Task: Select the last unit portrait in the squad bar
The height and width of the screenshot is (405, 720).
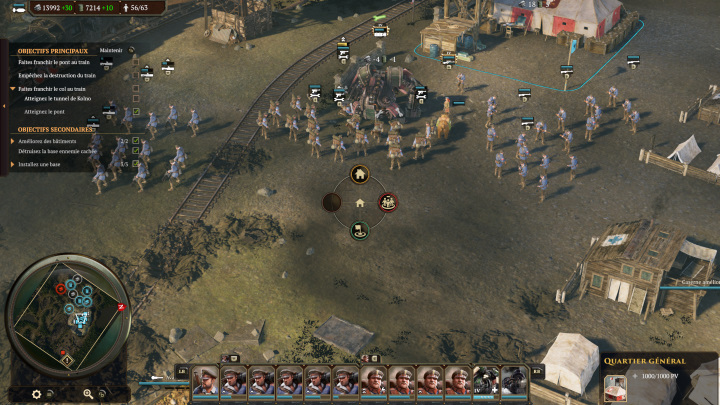Action: click(x=514, y=381)
